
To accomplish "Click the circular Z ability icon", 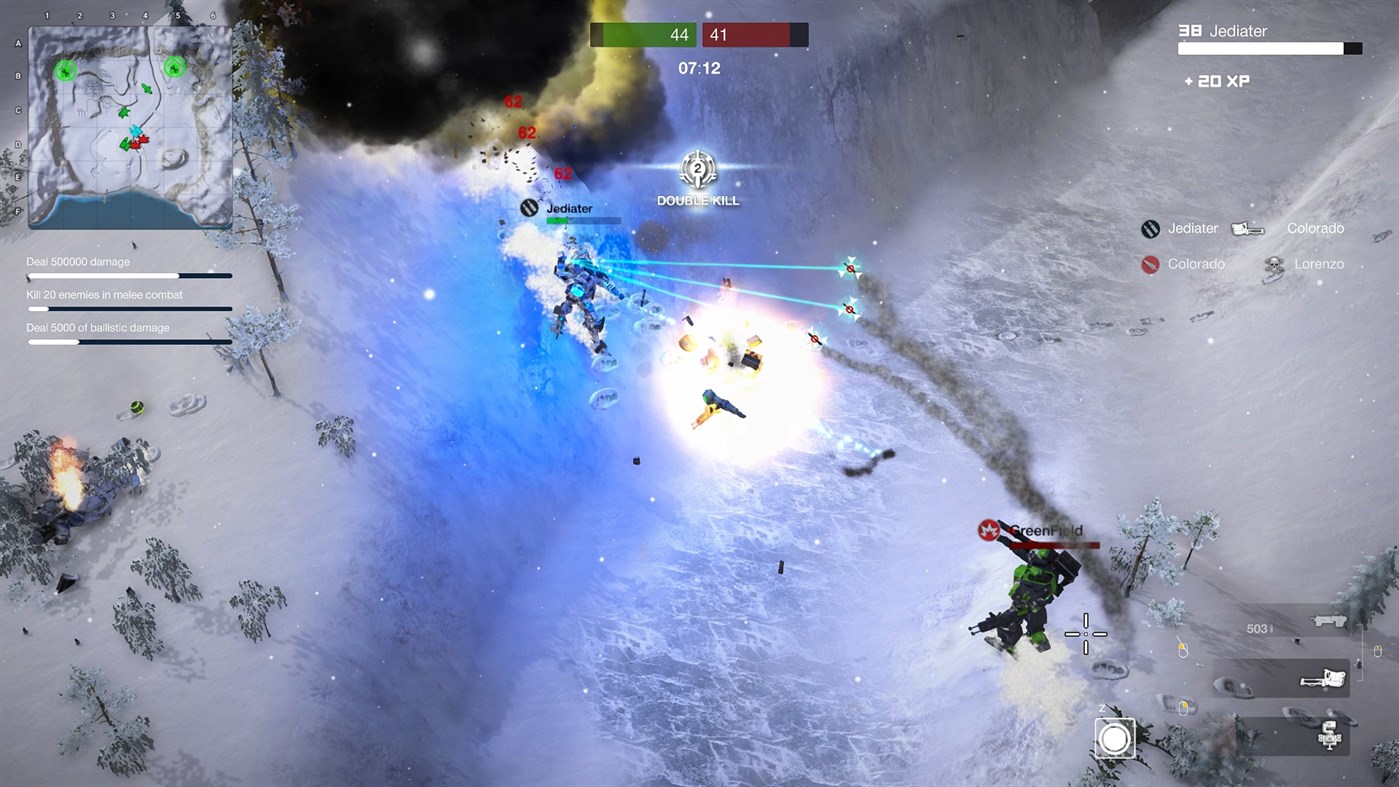I will coord(1114,738).
